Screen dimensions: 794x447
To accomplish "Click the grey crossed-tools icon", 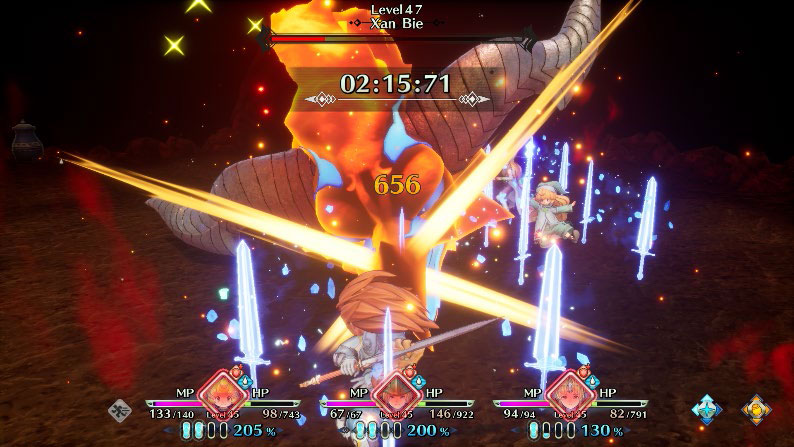I will 119,408.
